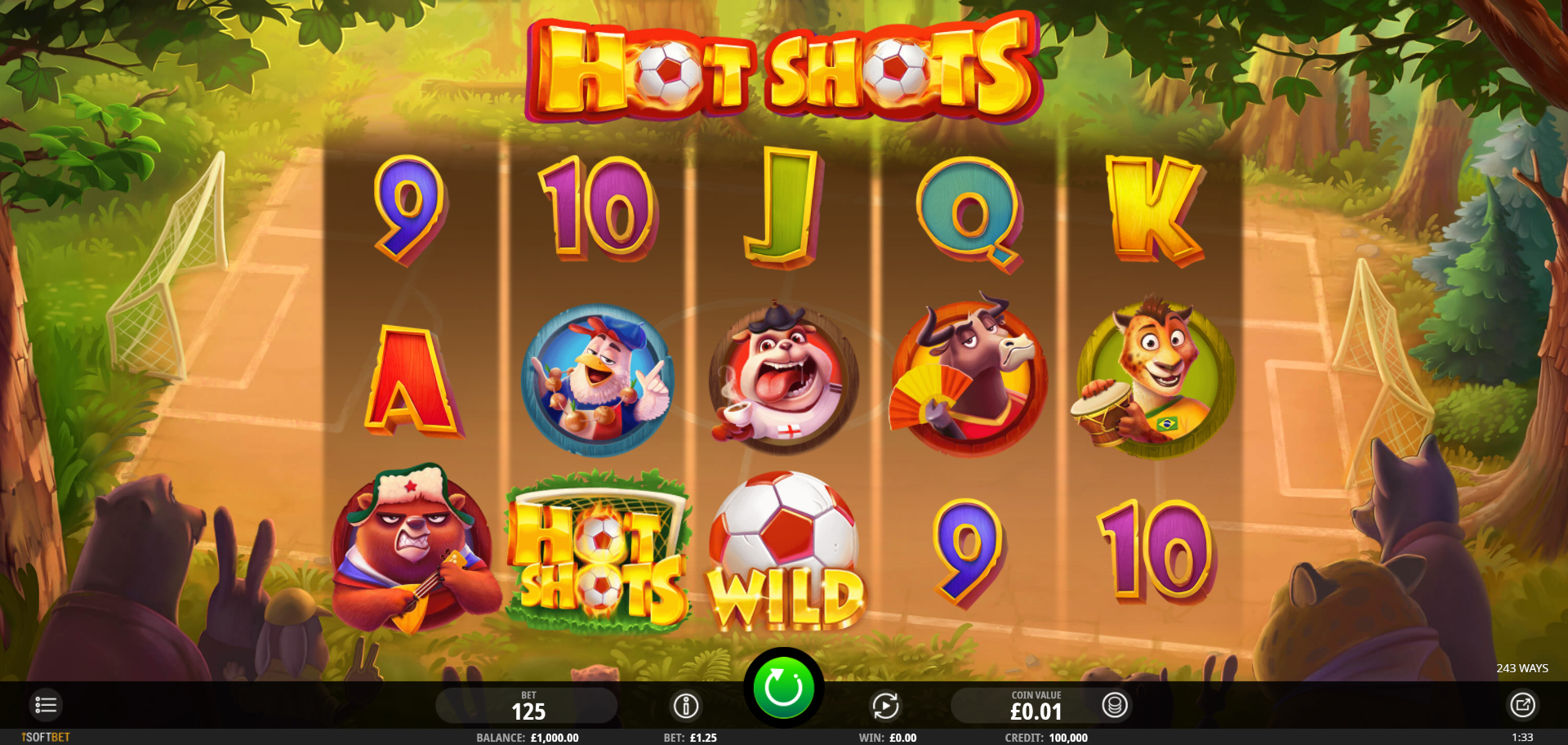The width and height of the screenshot is (1568, 745).
Task: Spin the reels with the green button
Action: (782, 688)
